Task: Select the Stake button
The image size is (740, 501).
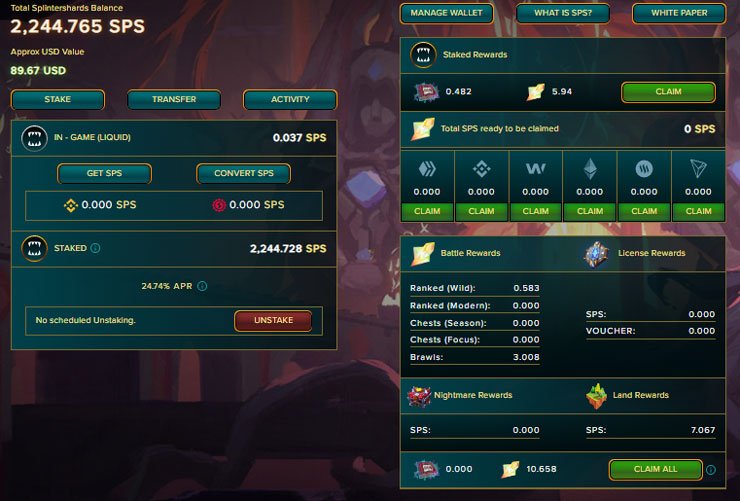Action: [58, 99]
